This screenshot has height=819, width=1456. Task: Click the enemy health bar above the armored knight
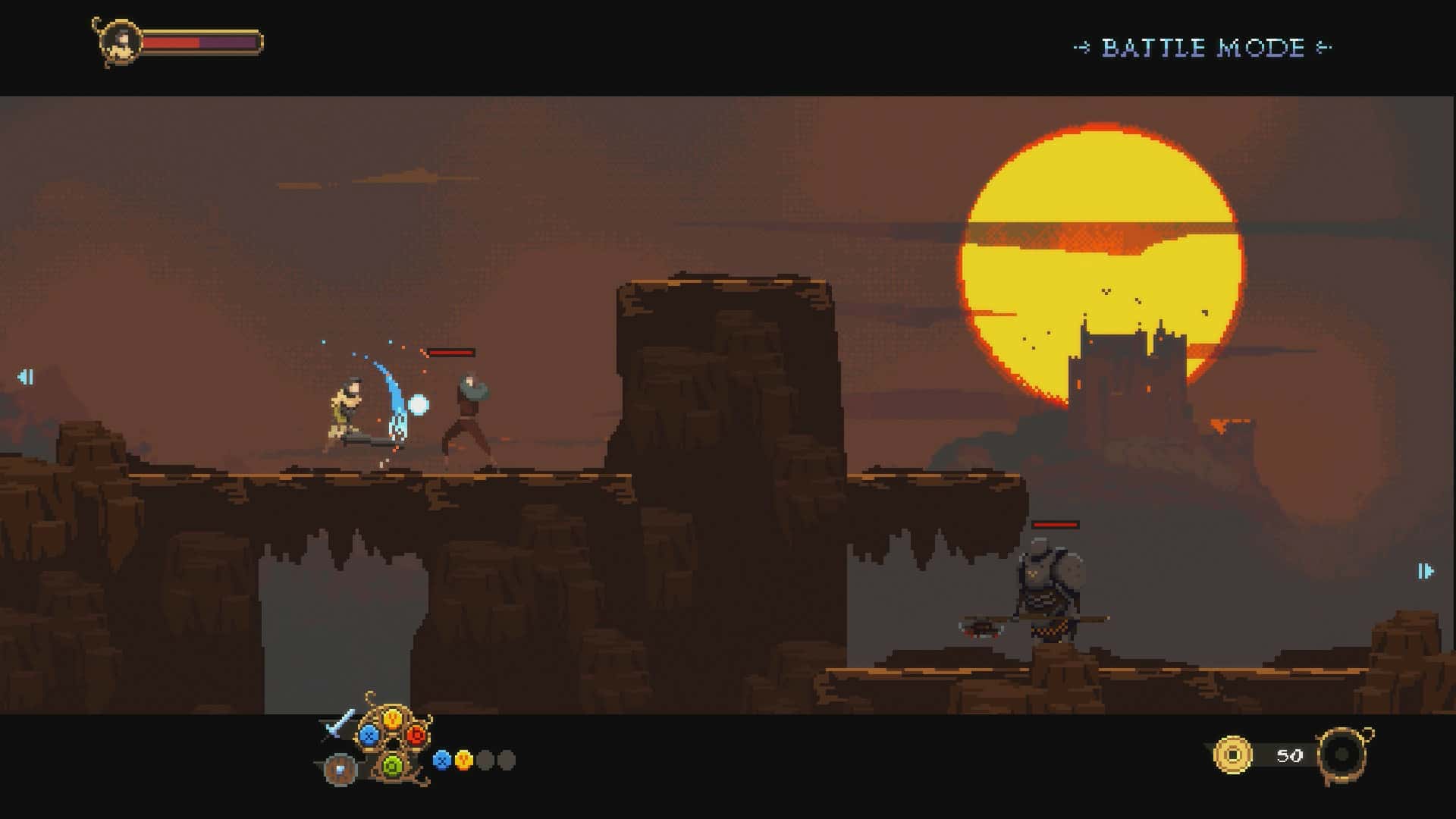(x=1054, y=525)
